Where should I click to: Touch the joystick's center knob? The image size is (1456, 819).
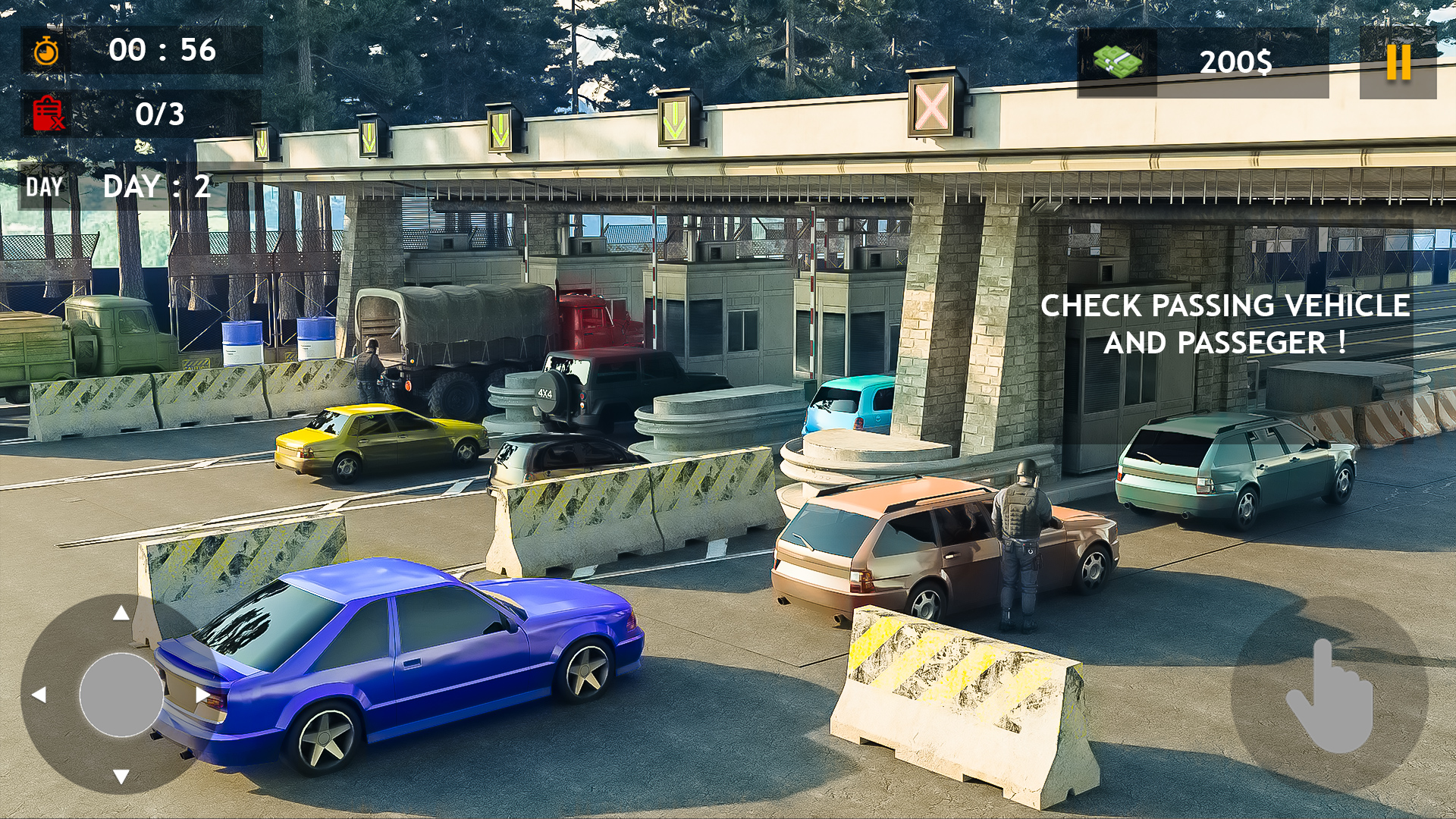121,694
